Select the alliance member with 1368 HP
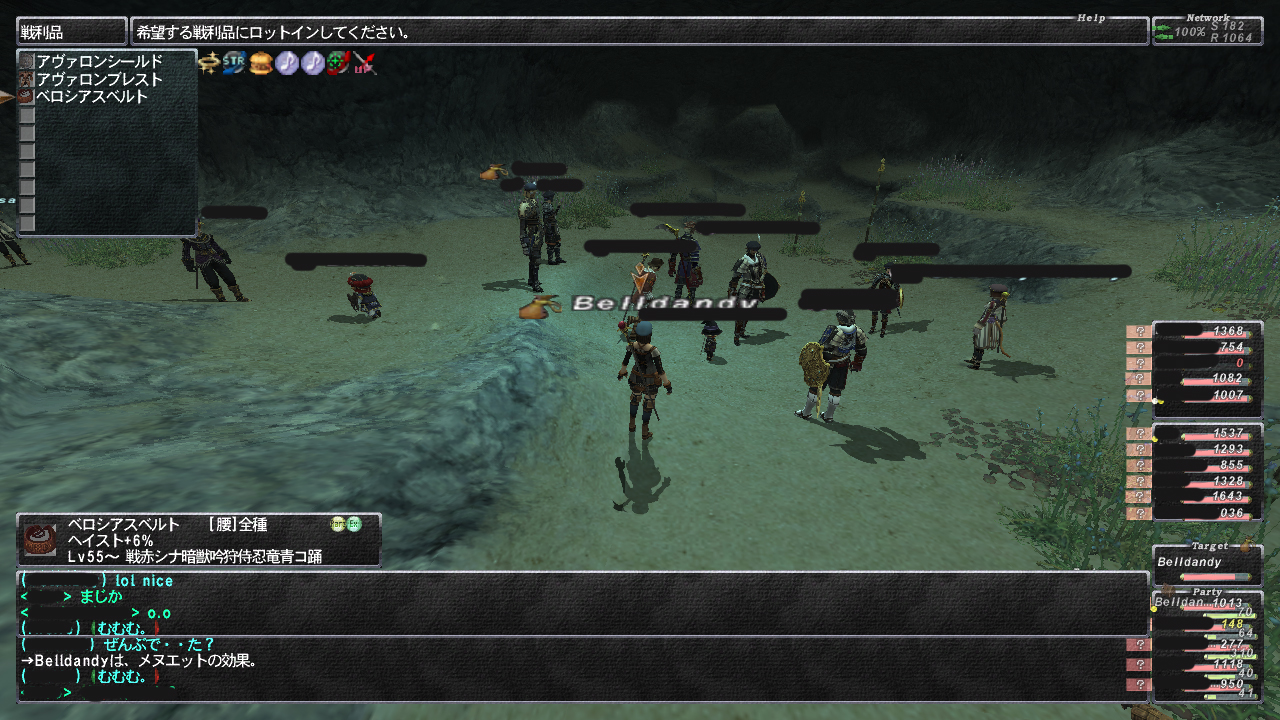 click(1206, 331)
